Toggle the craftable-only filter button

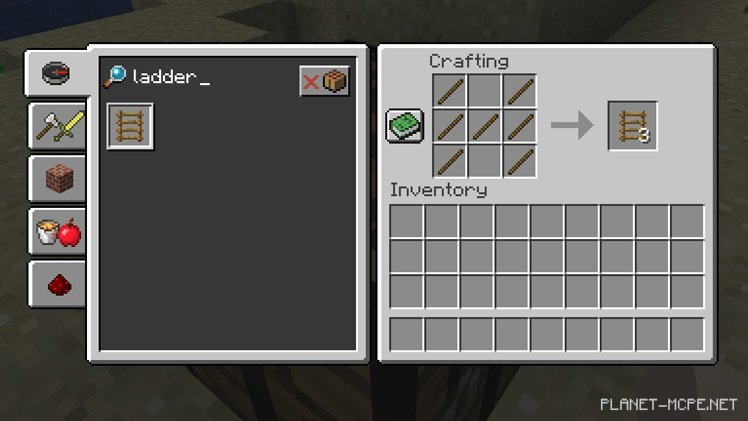point(324,81)
